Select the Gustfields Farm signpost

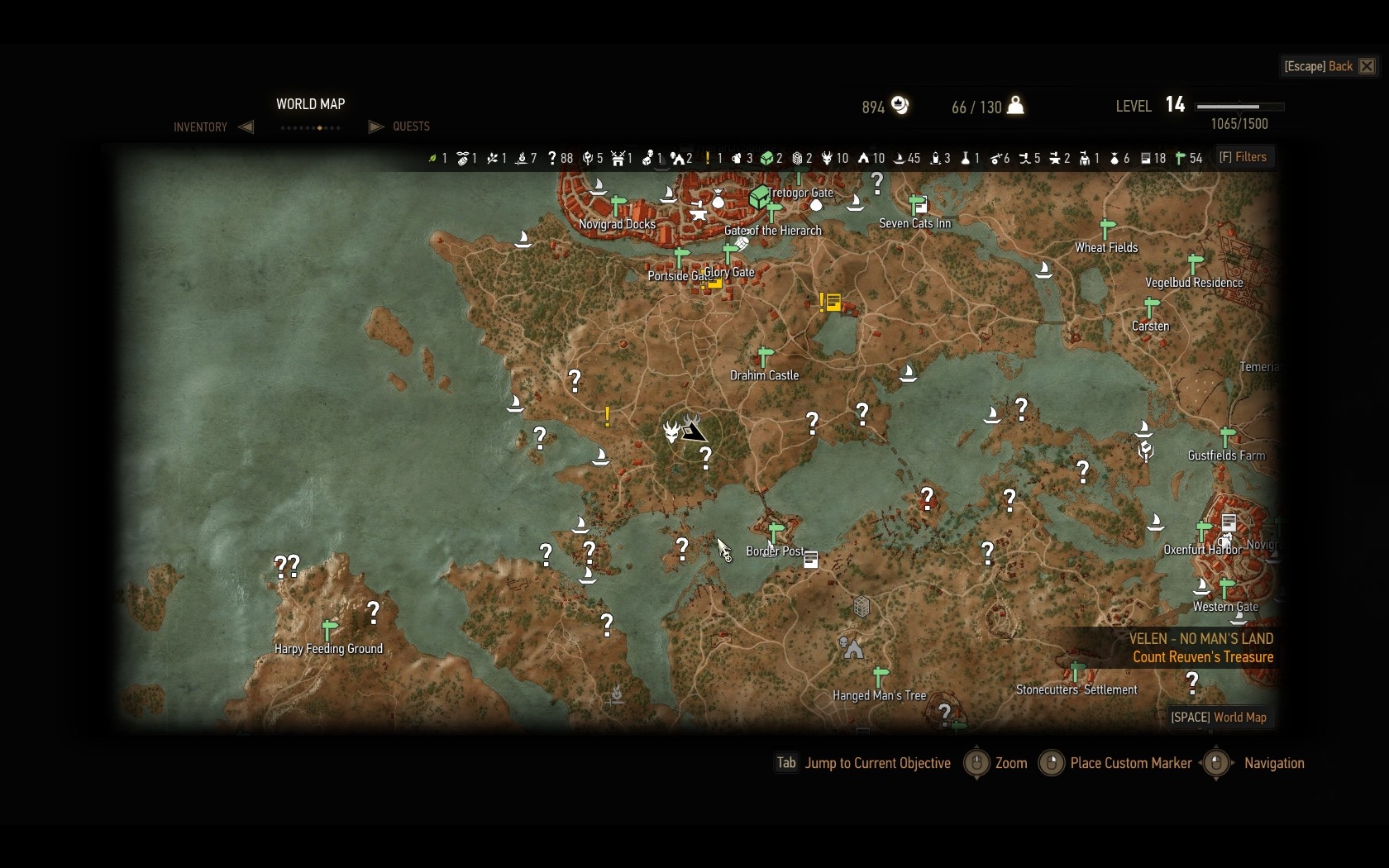pyautogui.click(x=1227, y=436)
